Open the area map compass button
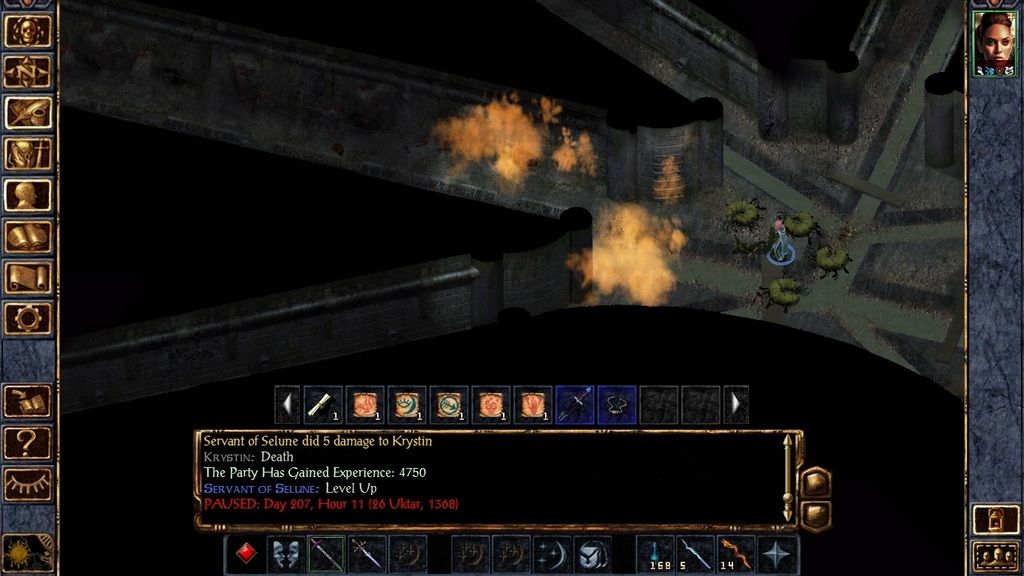Screen dimensions: 1024x576 pyautogui.click(x=28, y=71)
